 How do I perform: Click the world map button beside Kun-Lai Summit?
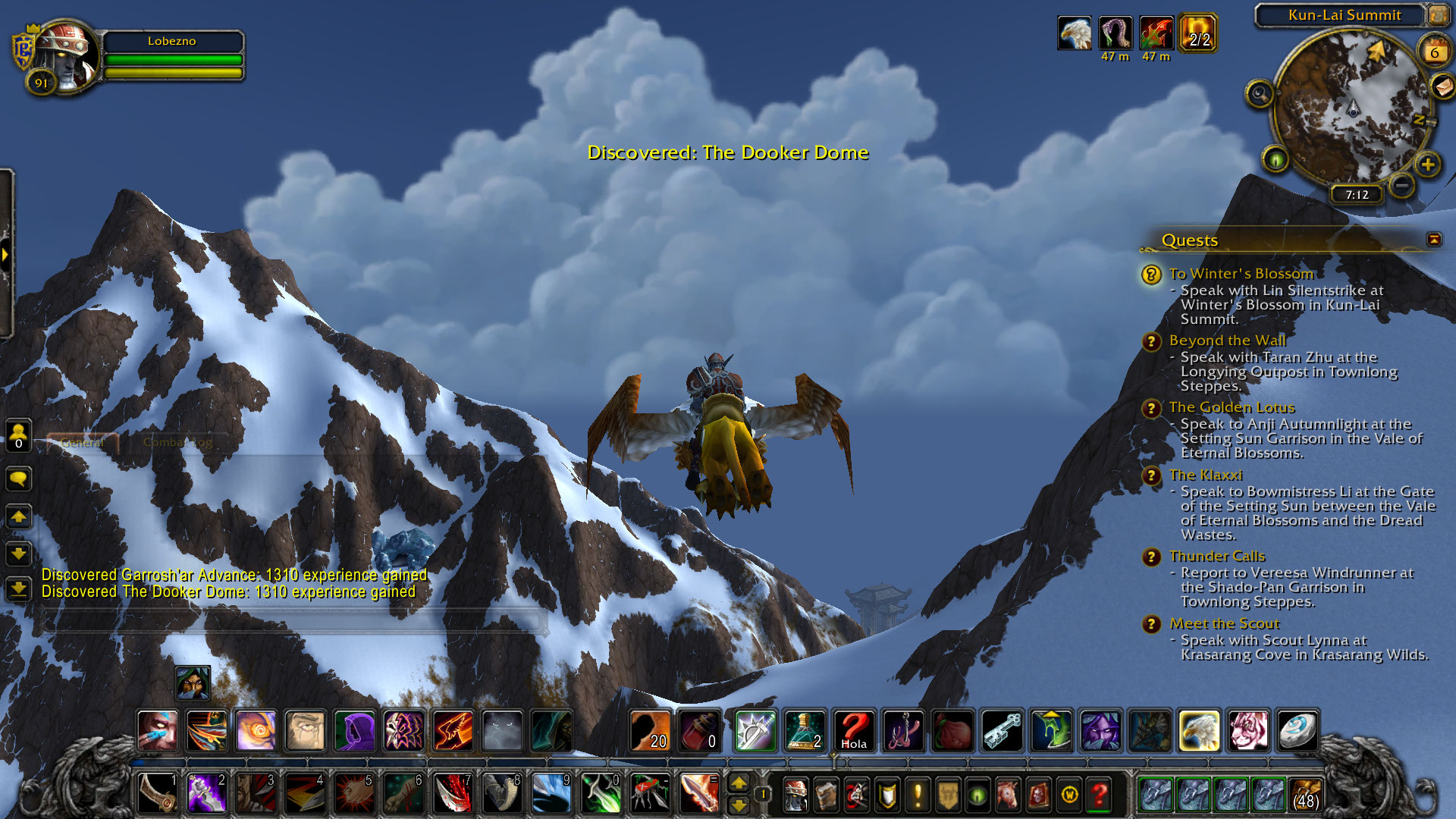[x=1438, y=14]
